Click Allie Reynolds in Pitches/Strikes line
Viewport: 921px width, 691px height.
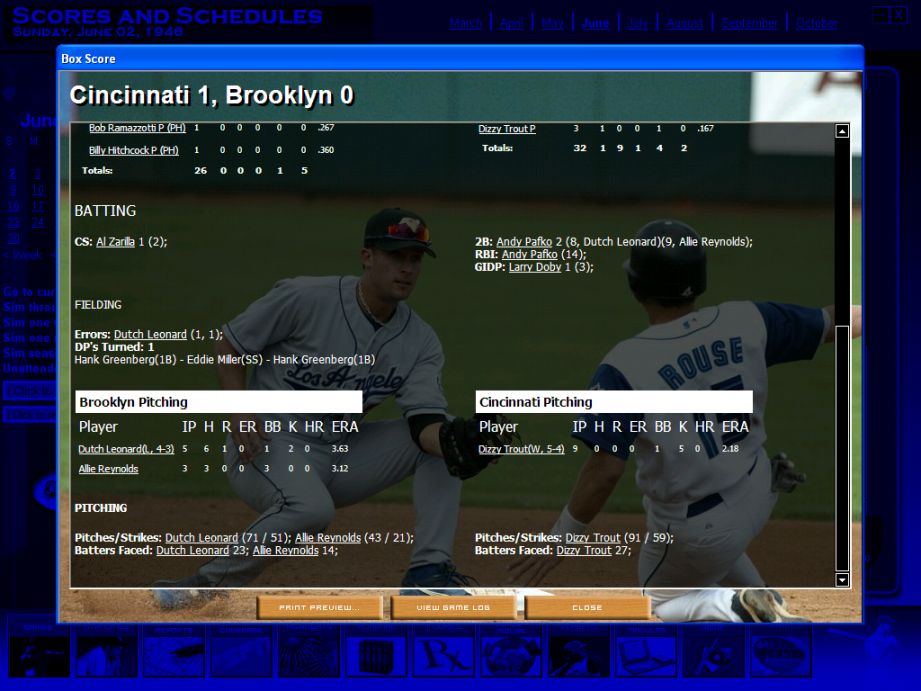click(x=327, y=537)
